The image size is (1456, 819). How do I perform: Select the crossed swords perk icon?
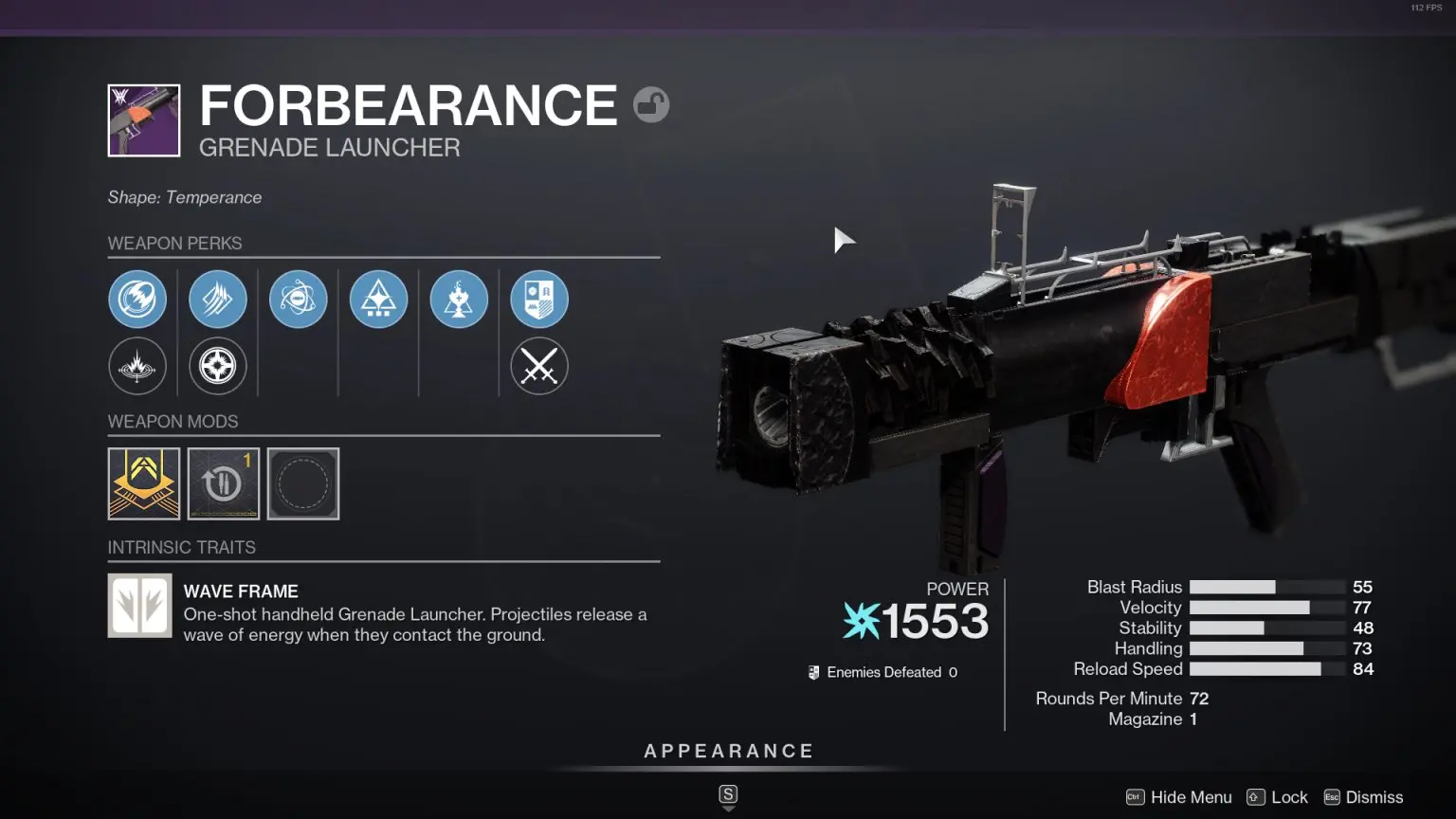click(x=538, y=367)
